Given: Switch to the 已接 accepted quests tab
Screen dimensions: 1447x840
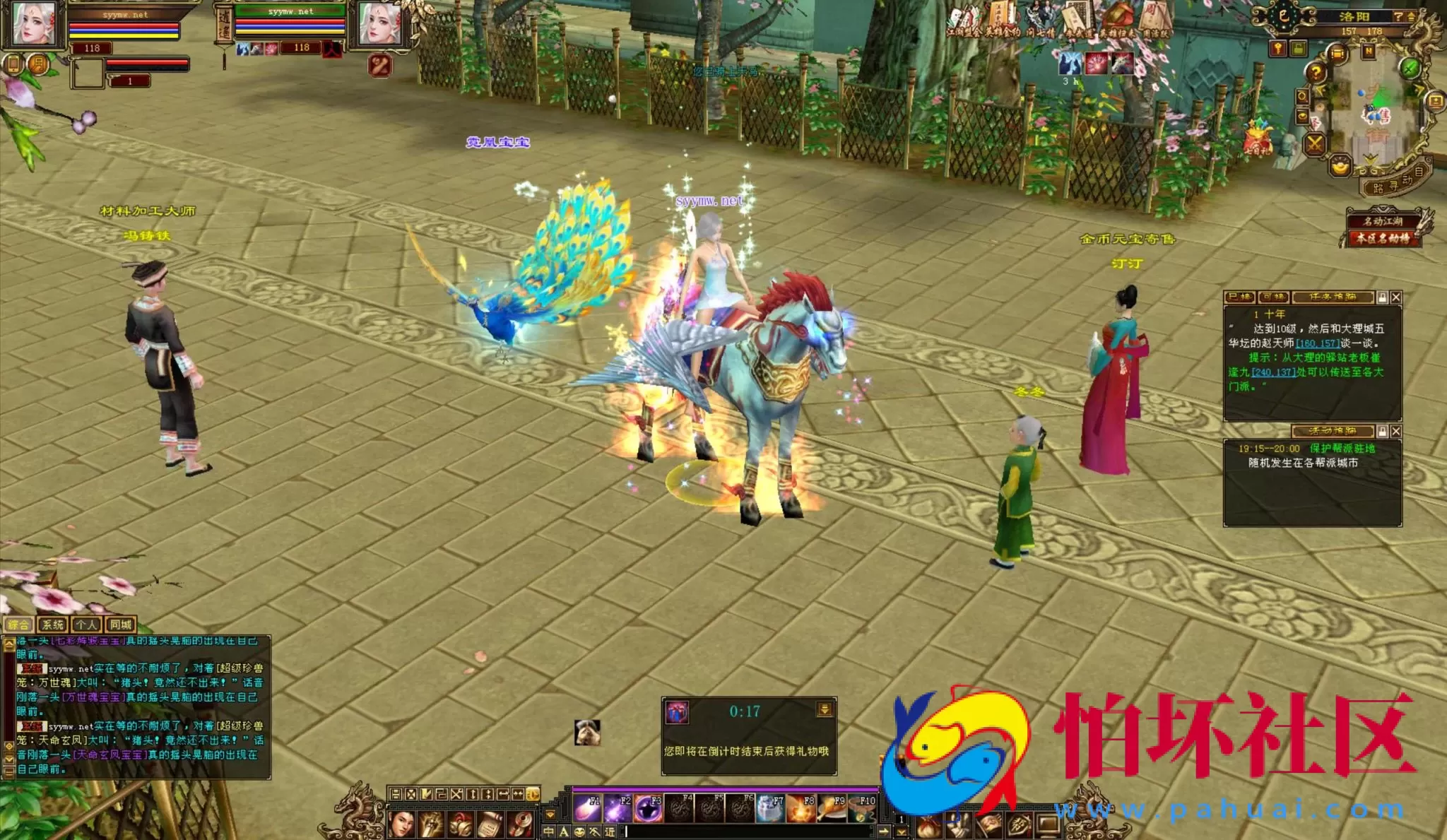Looking at the screenshot, I should (x=1240, y=297).
